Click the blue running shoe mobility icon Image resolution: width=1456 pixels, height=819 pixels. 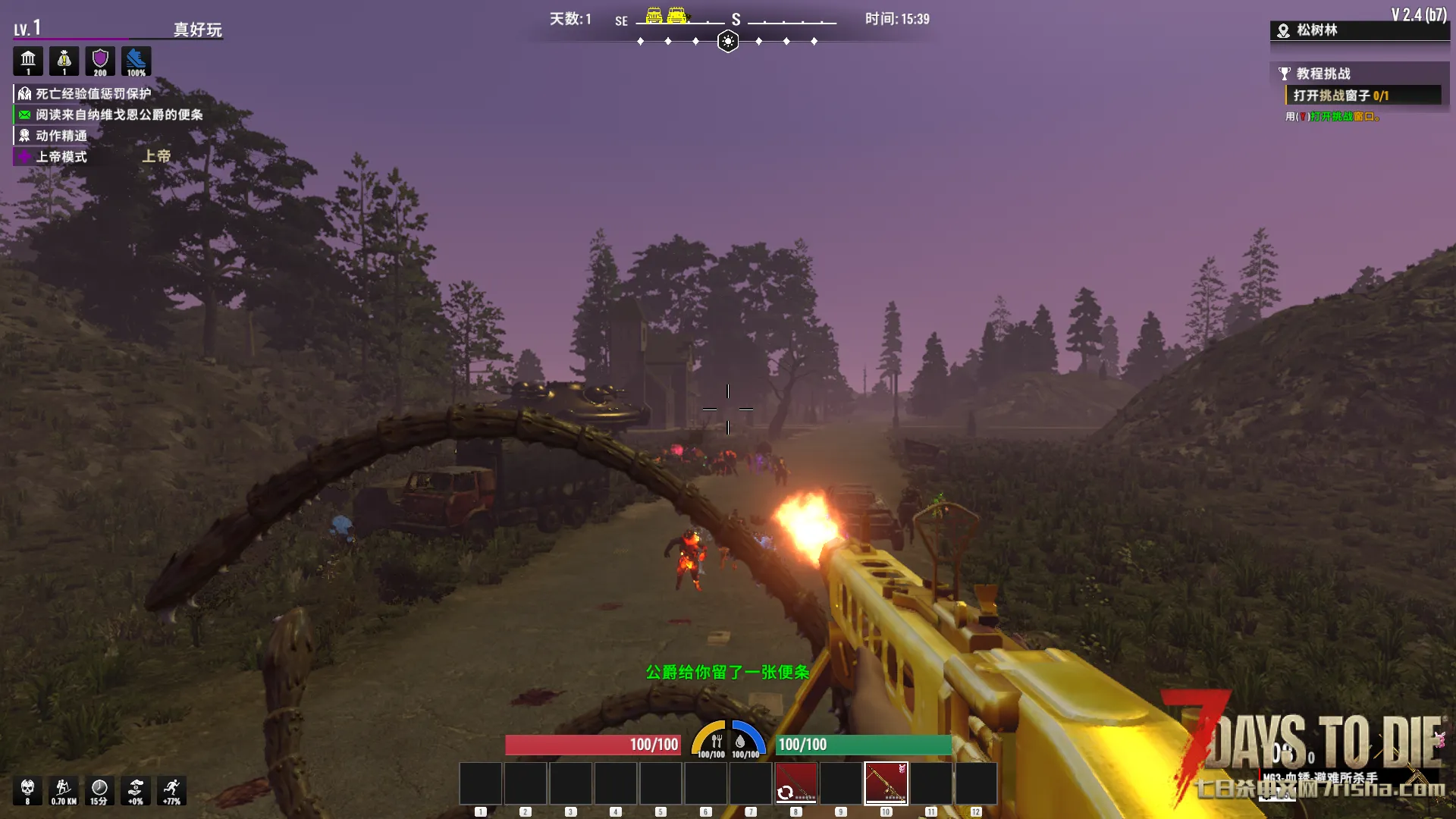point(136,61)
